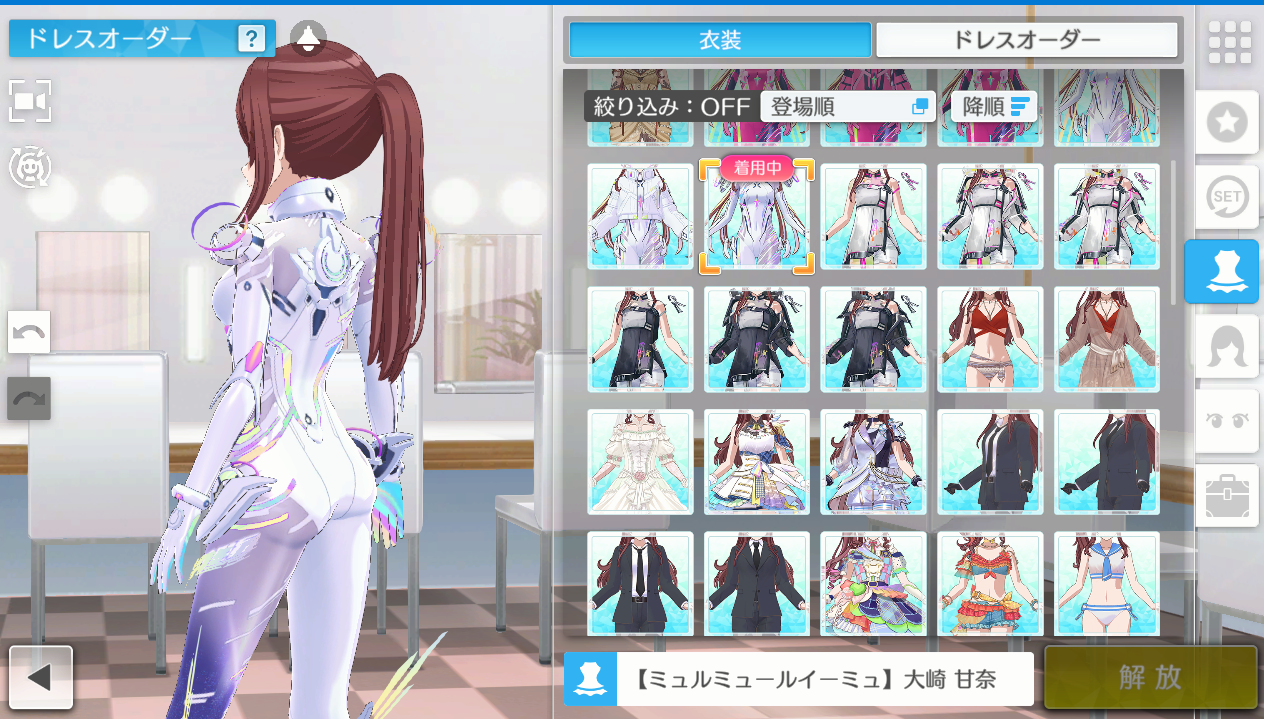1264x719 pixels.
Task: Switch to the 衣装 tab
Action: click(x=720, y=40)
